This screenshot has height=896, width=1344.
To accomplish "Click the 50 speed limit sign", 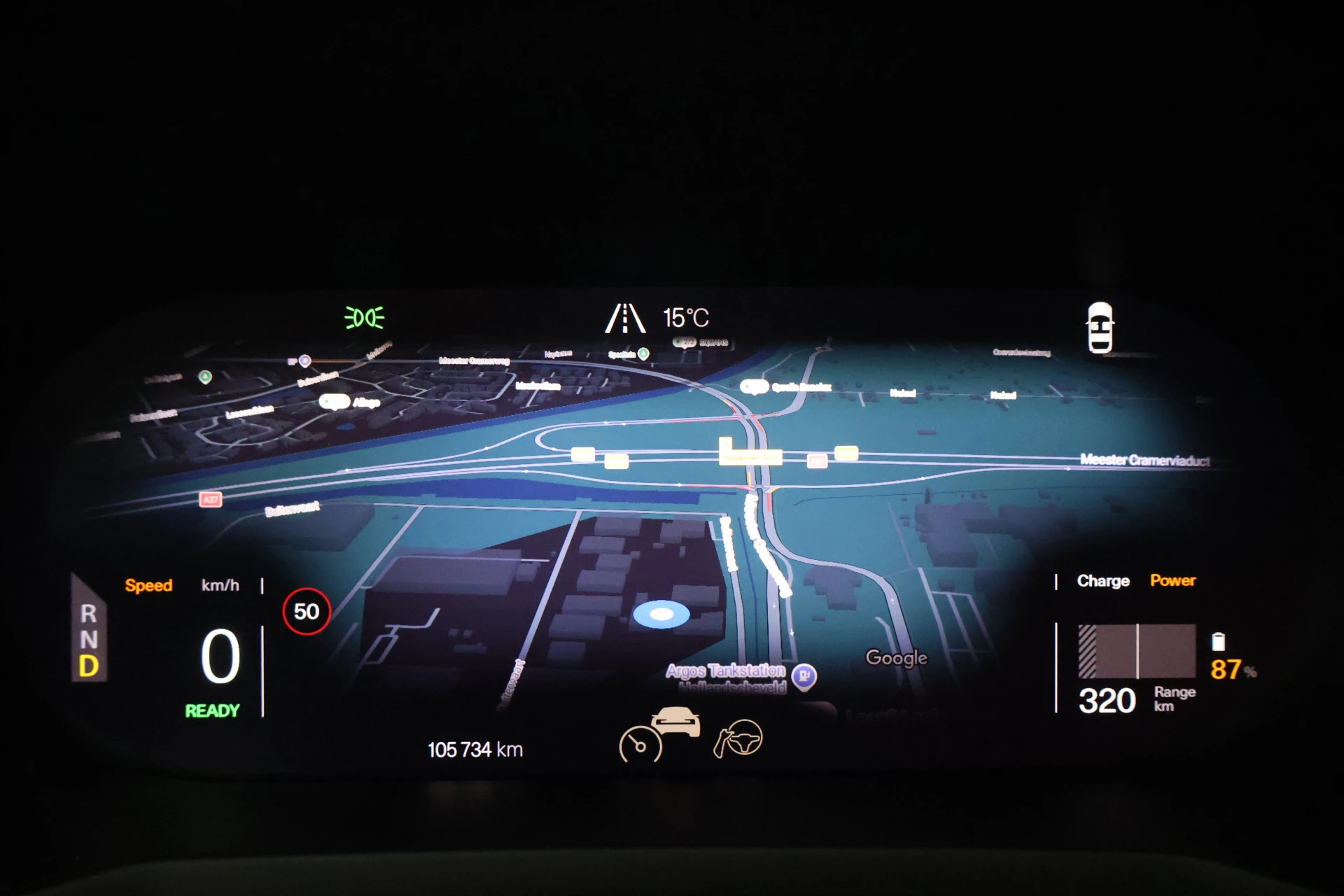I will (307, 612).
